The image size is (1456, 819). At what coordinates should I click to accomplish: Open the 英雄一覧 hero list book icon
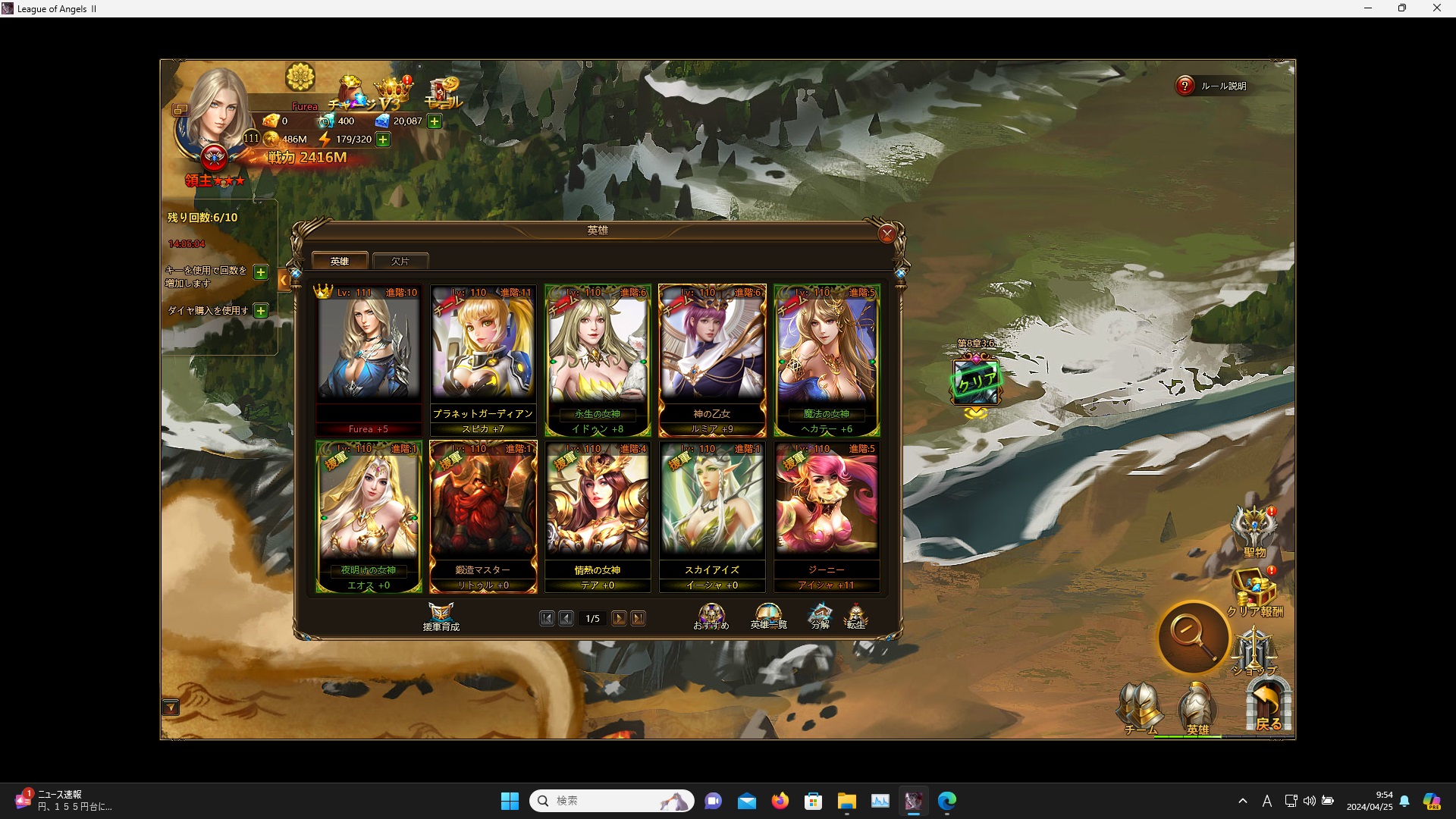(768, 613)
